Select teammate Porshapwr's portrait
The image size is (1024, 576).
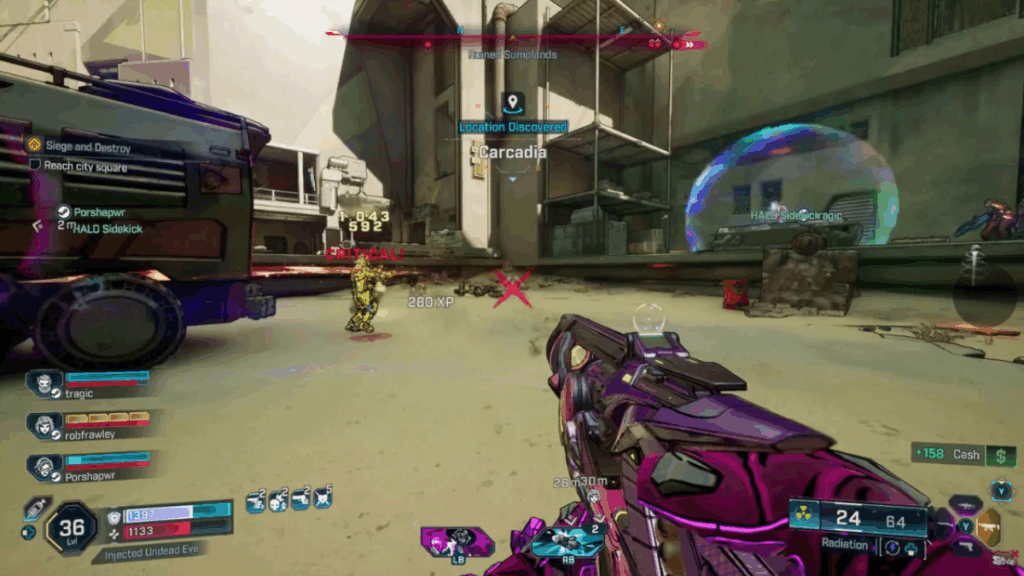[45, 466]
